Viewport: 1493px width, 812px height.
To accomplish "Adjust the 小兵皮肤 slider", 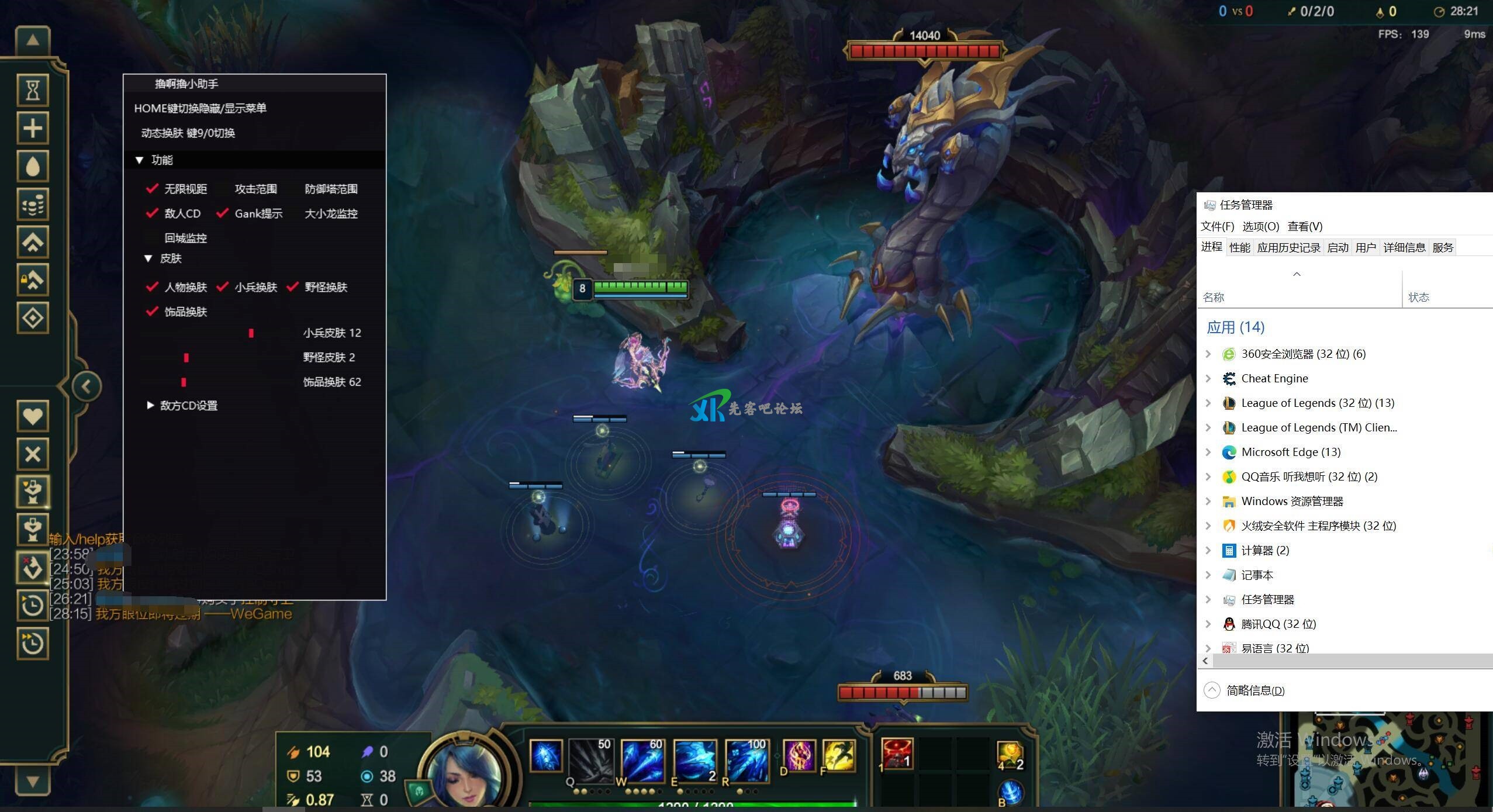I will [x=251, y=333].
